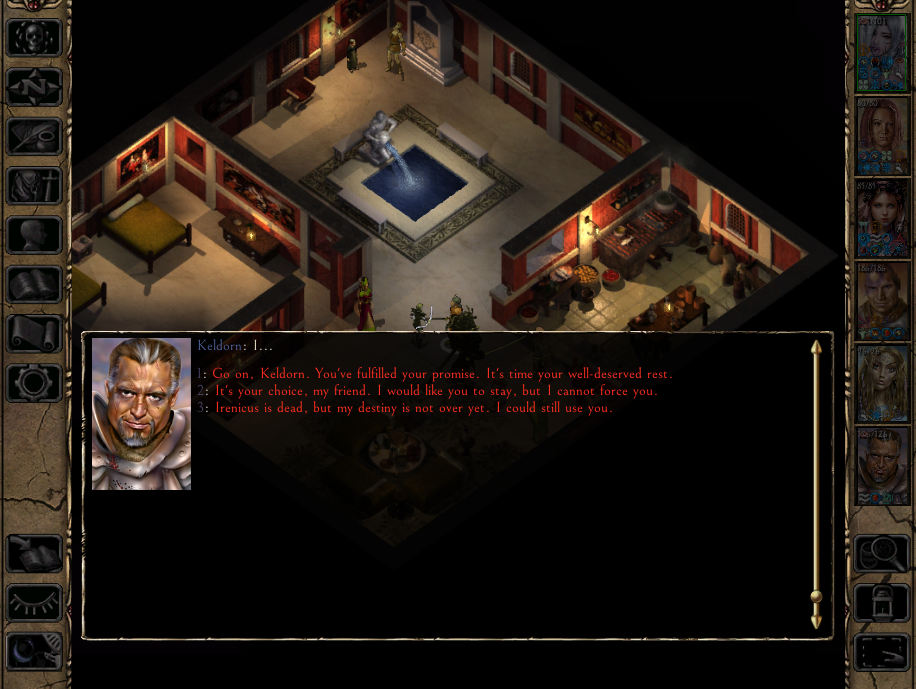The height and width of the screenshot is (689, 916).
Task: Open the area map with the compass button
Action: [35, 87]
